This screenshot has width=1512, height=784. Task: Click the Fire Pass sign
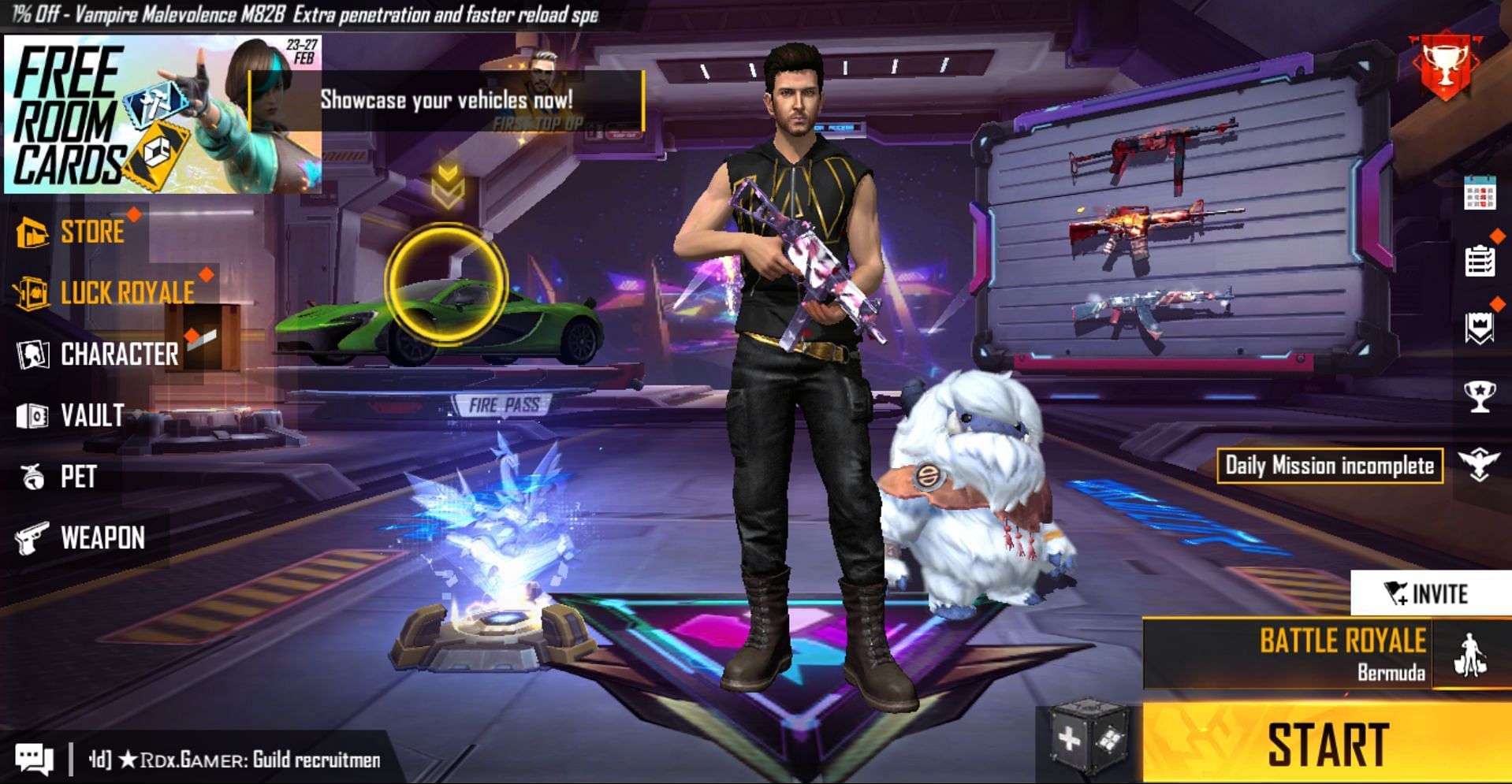tap(504, 405)
